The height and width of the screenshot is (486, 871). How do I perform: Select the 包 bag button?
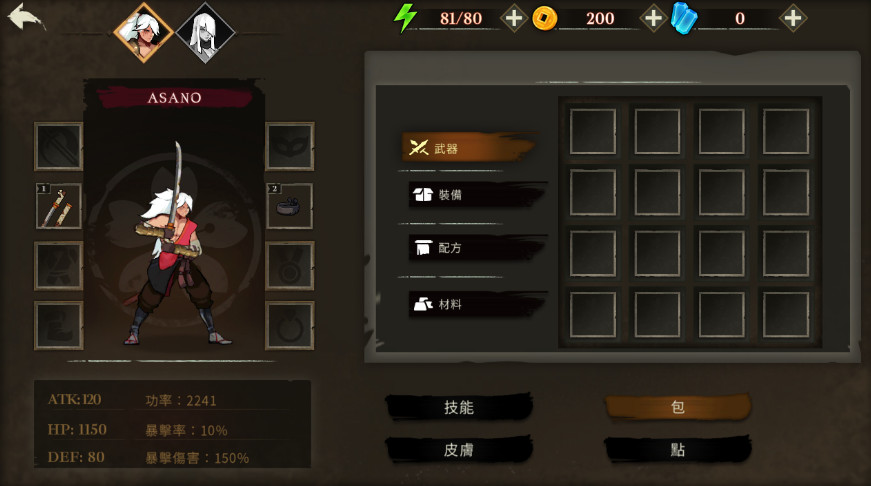677,407
